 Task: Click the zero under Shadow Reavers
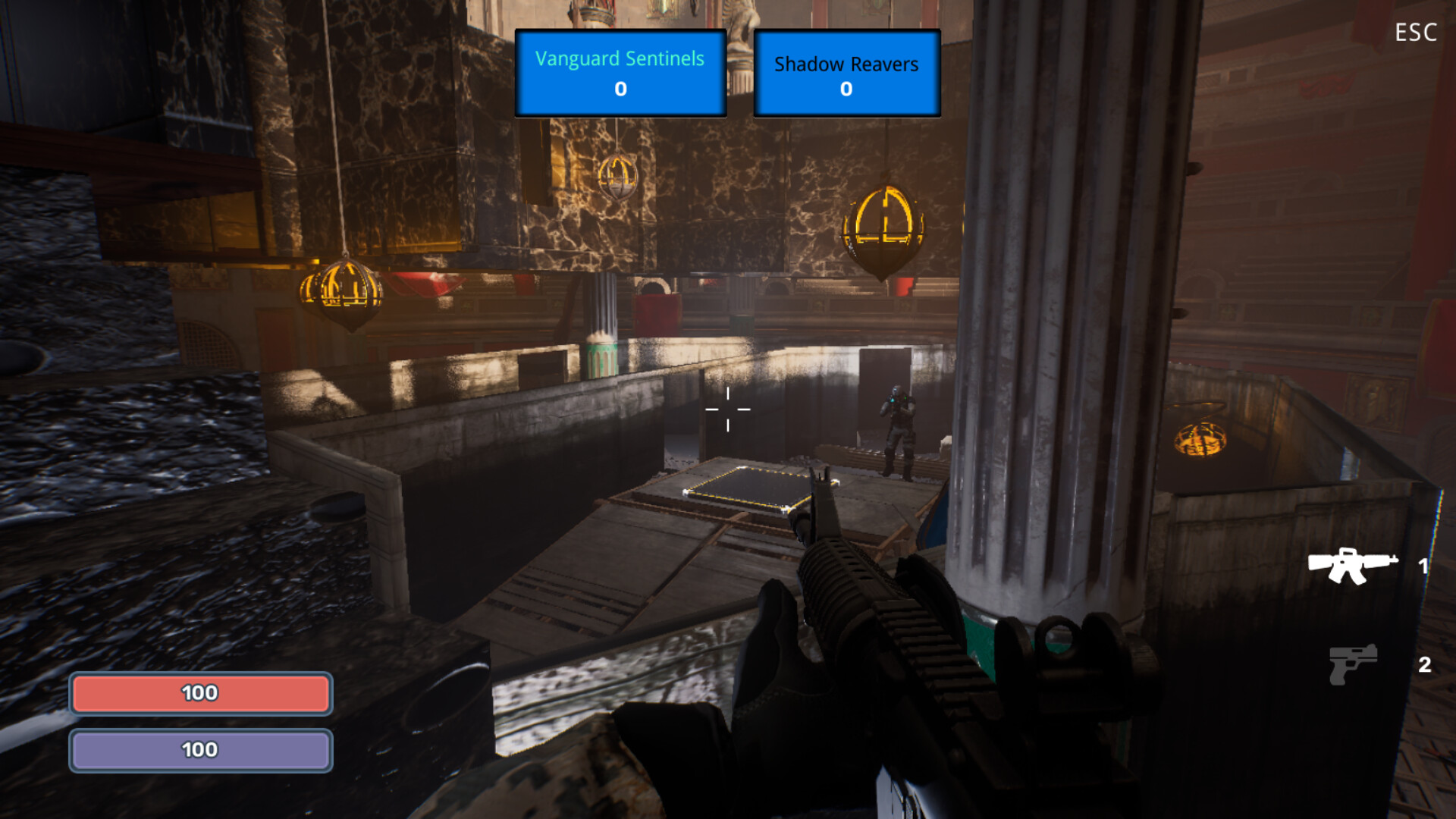pyautogui.click(x=846, y=89)
